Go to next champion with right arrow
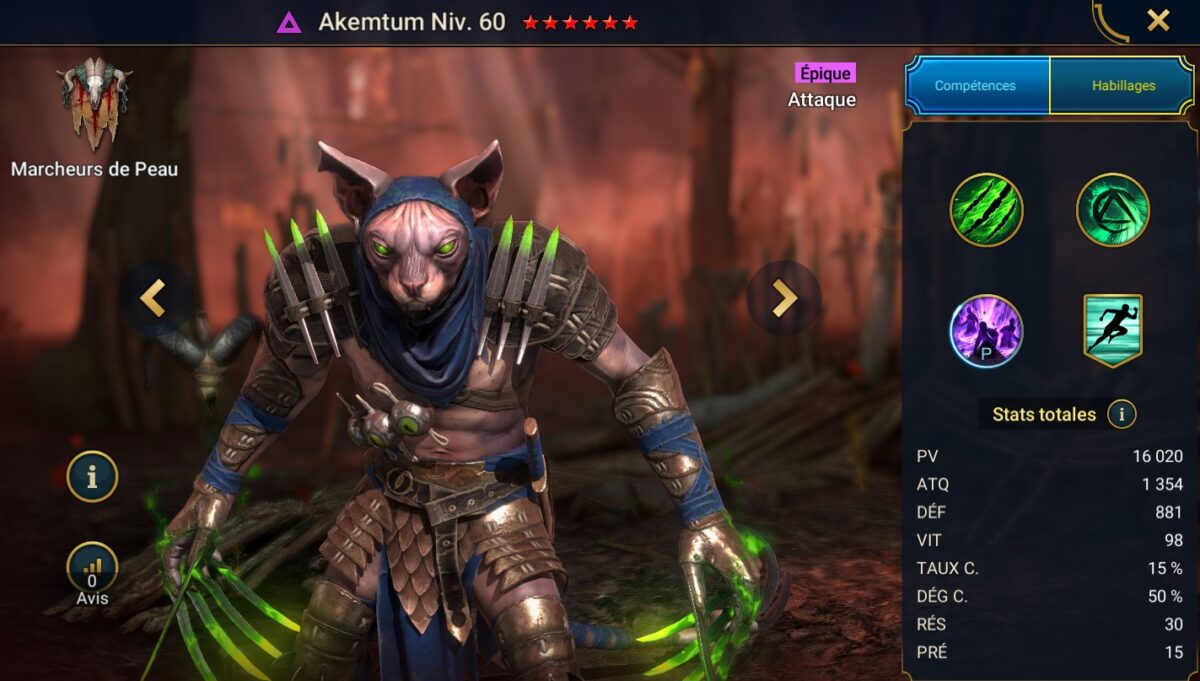This screenshot has height=681, width=1200. [x=784, y=297]
